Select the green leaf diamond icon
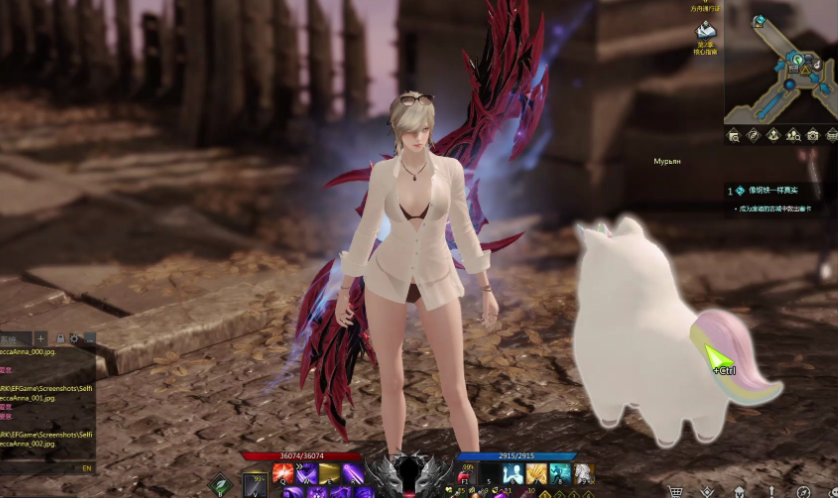 [220, 487]
